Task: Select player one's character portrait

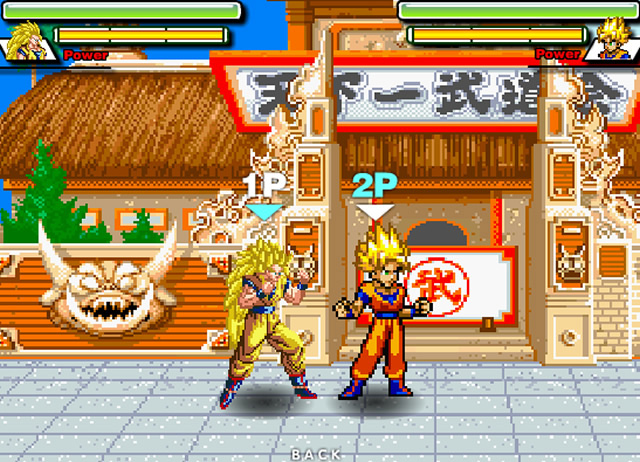Action: point(28,41)
